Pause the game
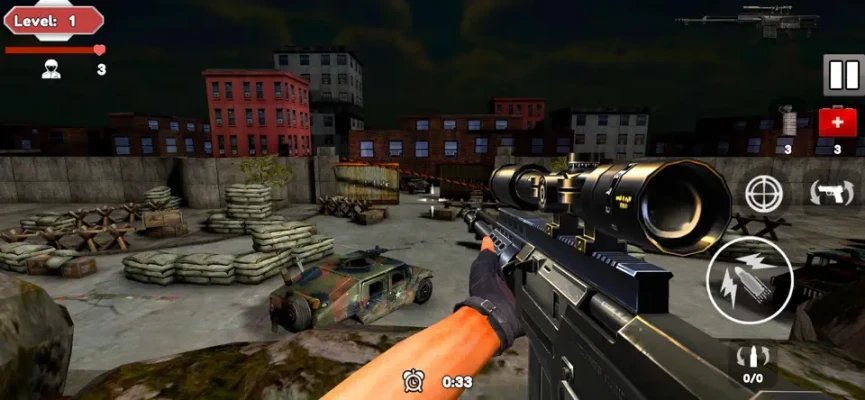Viewport: 865px width, 400px height. click(x=842, y=76)
